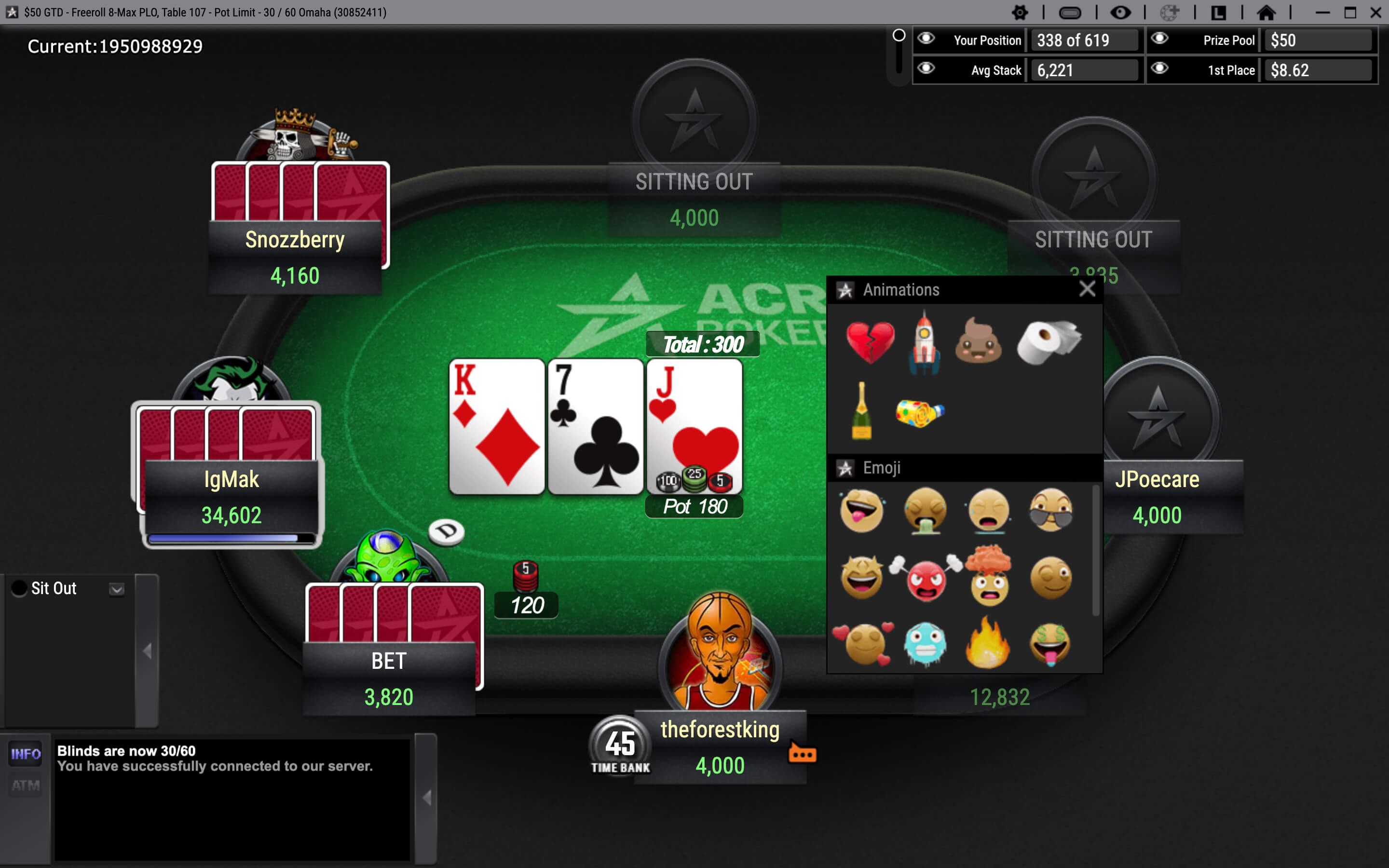Expand the chat panel arrow

[428, 797]
